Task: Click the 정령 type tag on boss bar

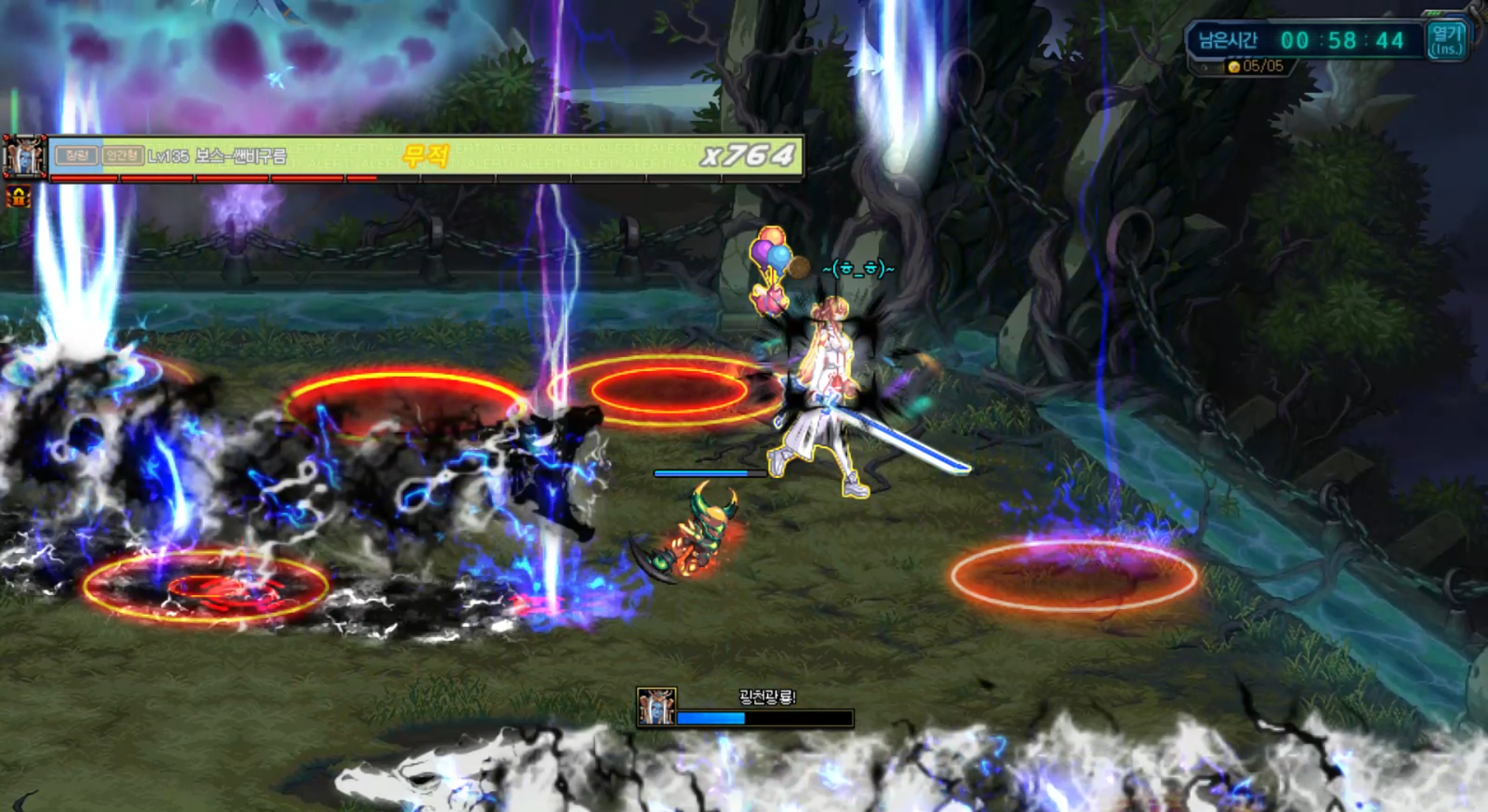Action: (77, 156)
